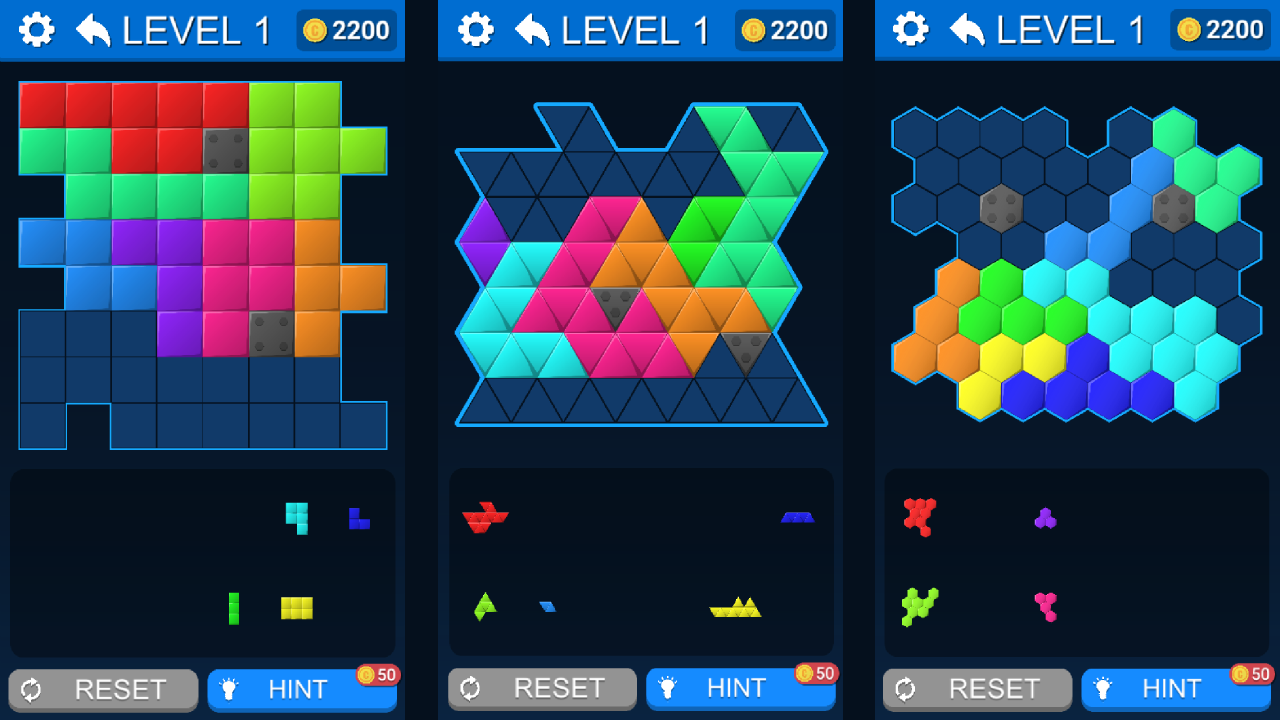This screenshot has height=720, width=1280.
Task: Open the settings gear in the left panel
Action: click(38, 29)
